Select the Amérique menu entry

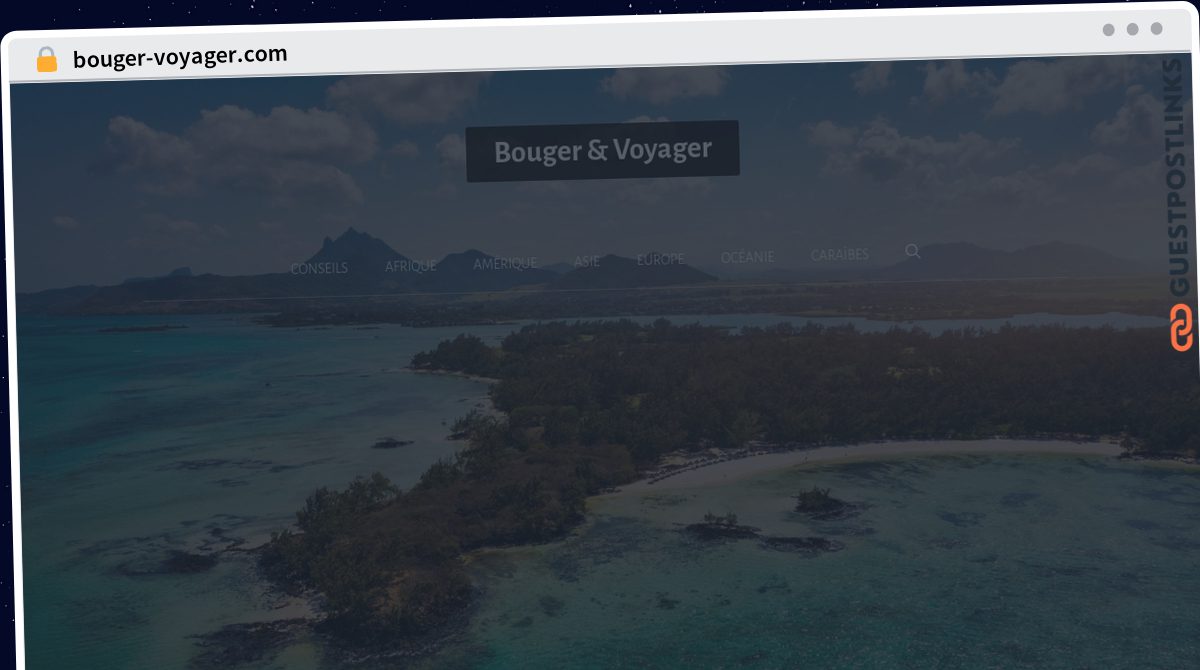click(505, 263)
